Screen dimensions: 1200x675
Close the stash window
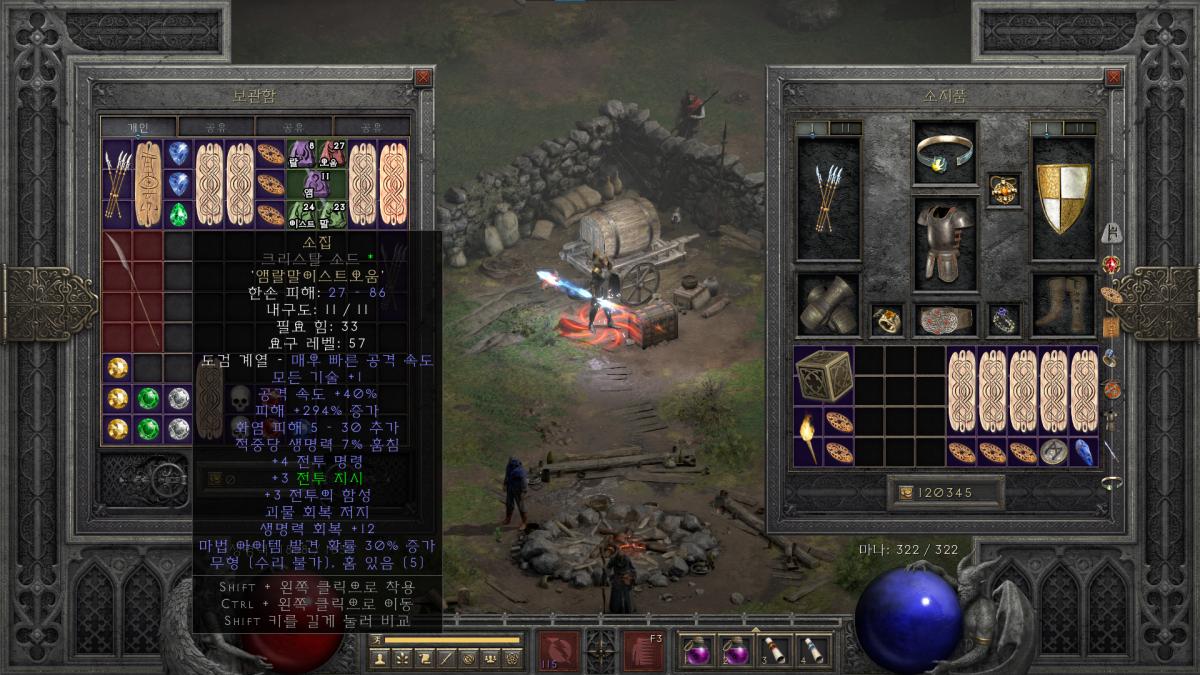coord(423,77)
